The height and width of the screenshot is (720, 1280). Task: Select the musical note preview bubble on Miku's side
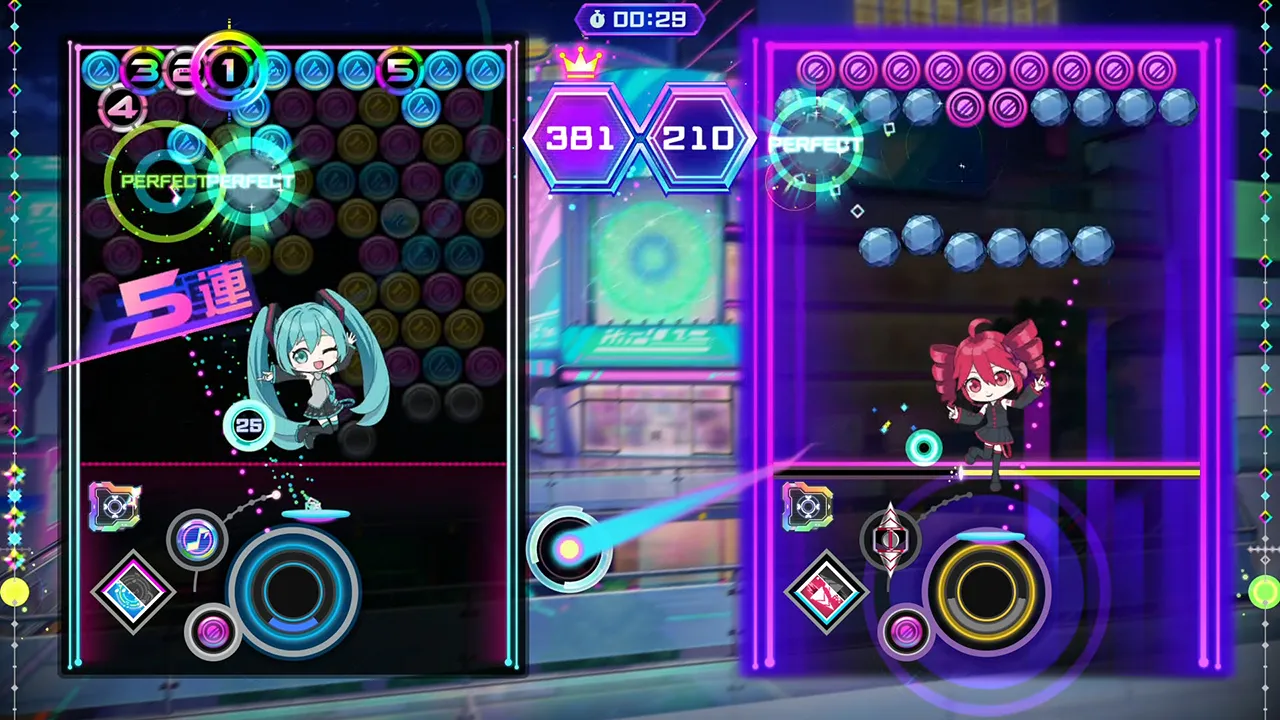coord(197,540)
